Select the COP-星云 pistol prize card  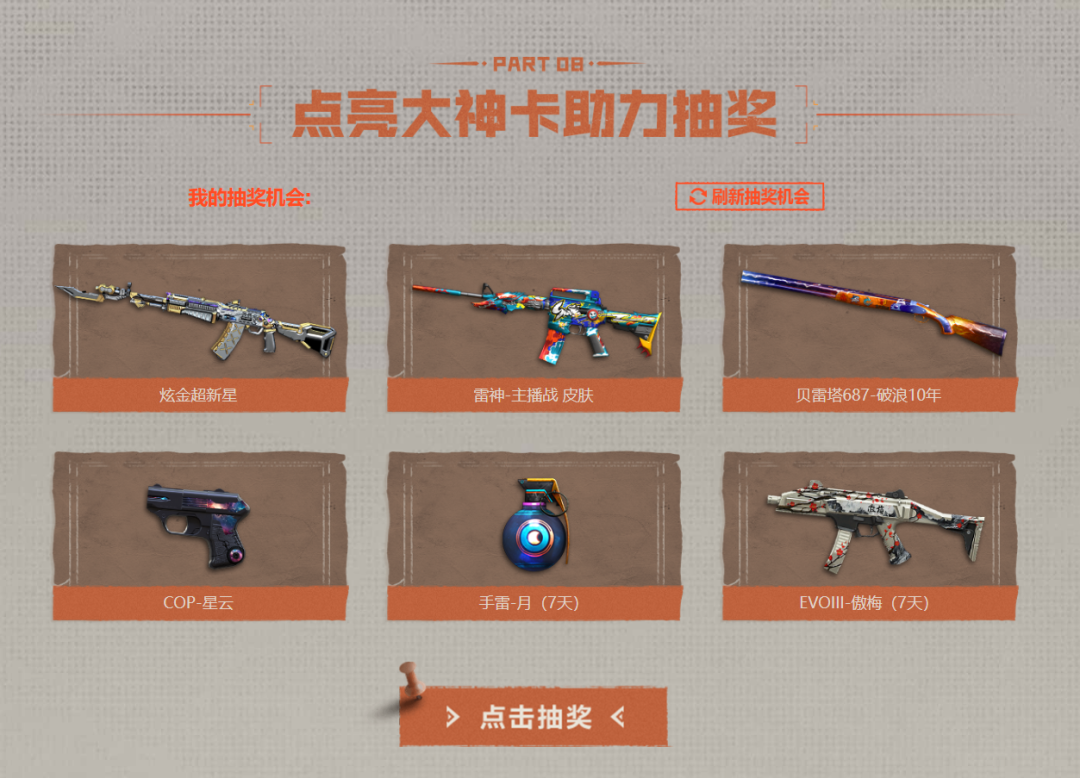coord(199,535)
